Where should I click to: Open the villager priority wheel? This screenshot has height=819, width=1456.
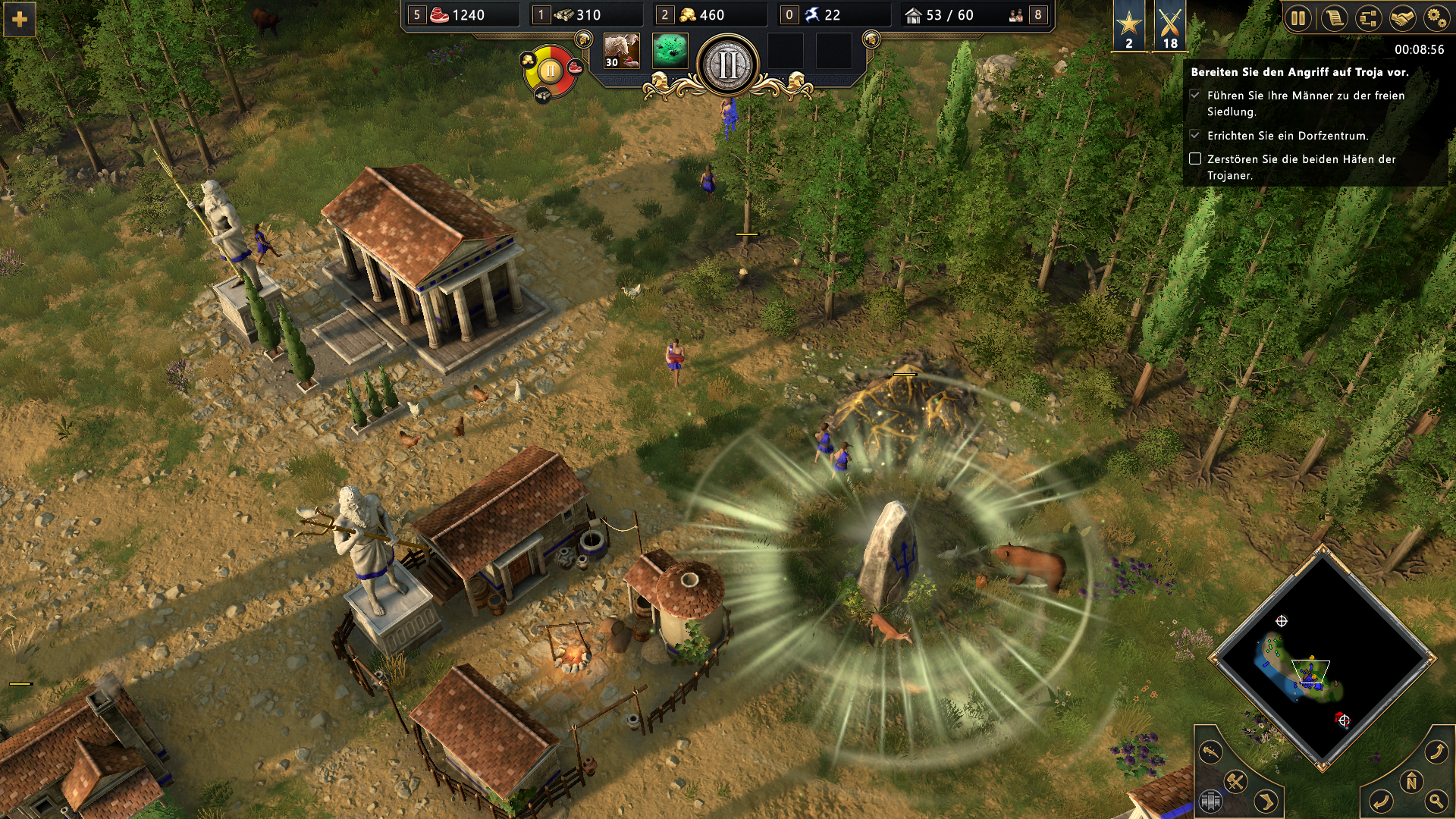tap(550, 72)
